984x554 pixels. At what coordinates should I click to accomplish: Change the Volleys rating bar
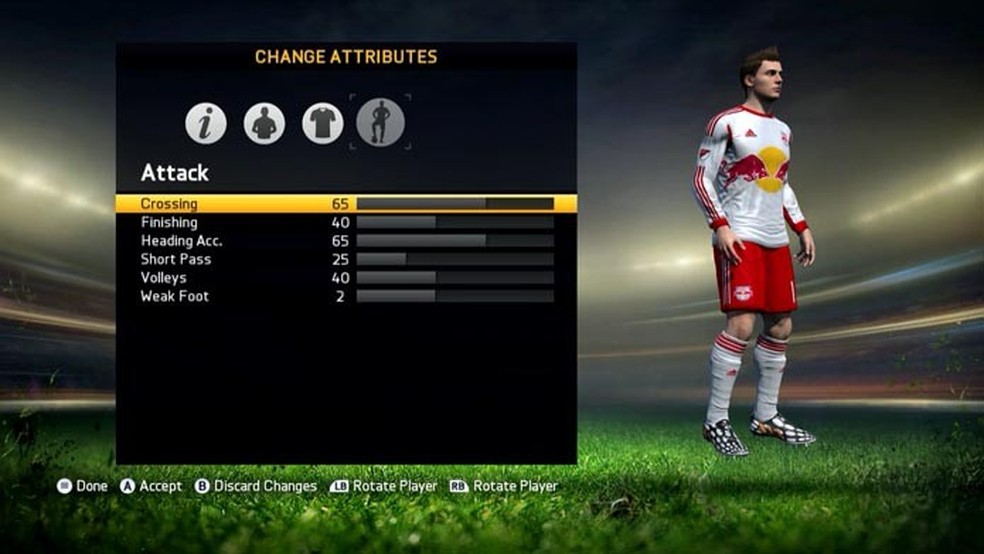coord(455,278)
